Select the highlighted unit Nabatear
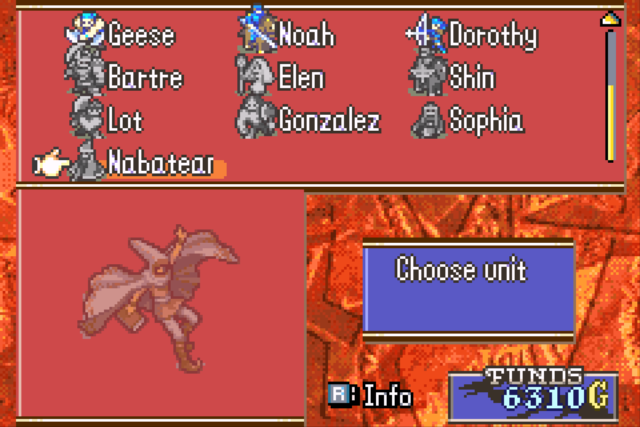 [x=160, y=164]
